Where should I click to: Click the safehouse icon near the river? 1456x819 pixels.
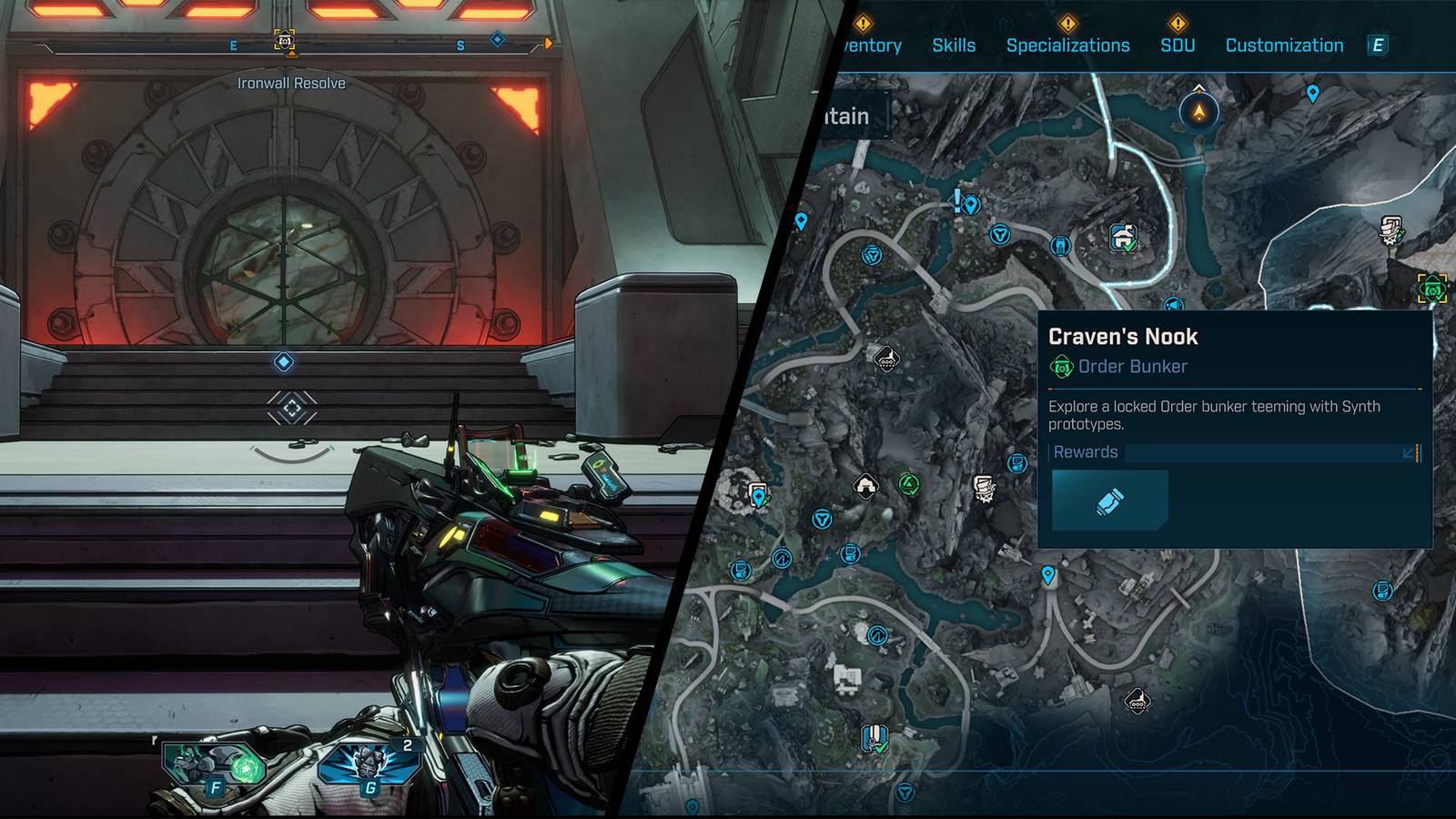866,485
